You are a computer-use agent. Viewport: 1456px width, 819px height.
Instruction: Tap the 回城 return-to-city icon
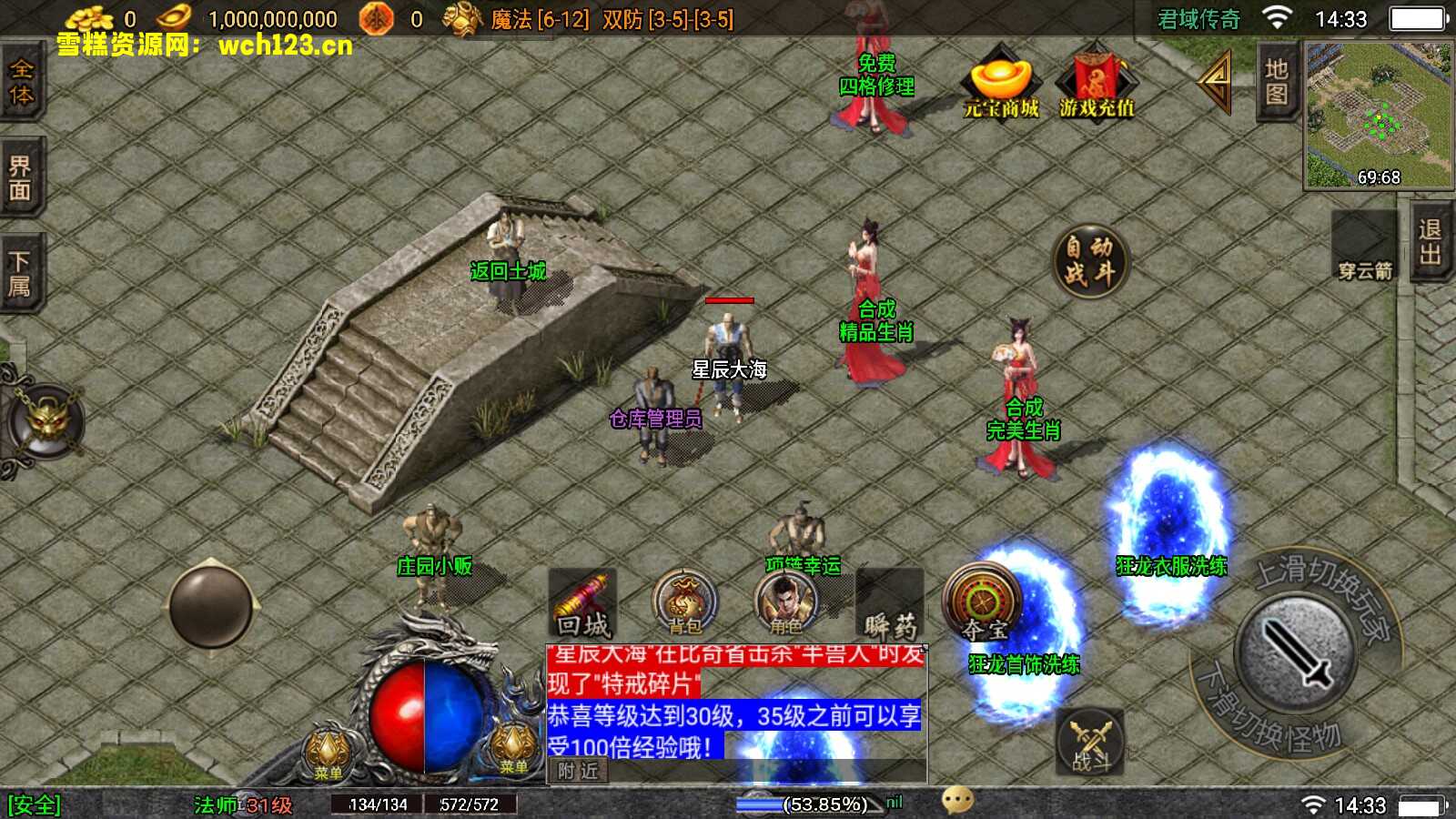(582, 601)
